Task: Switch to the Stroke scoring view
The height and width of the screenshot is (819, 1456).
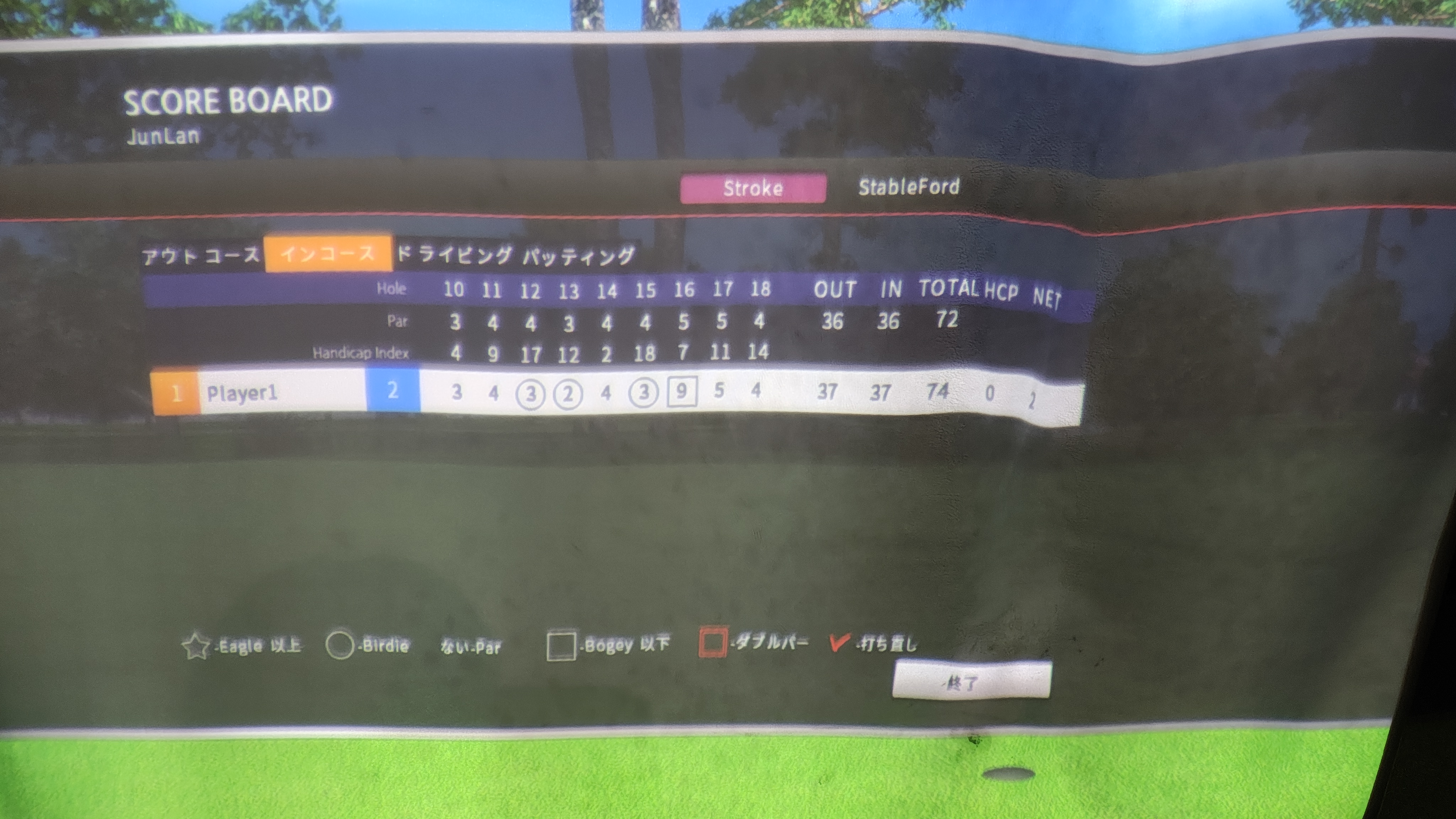Action: [752, 188]
